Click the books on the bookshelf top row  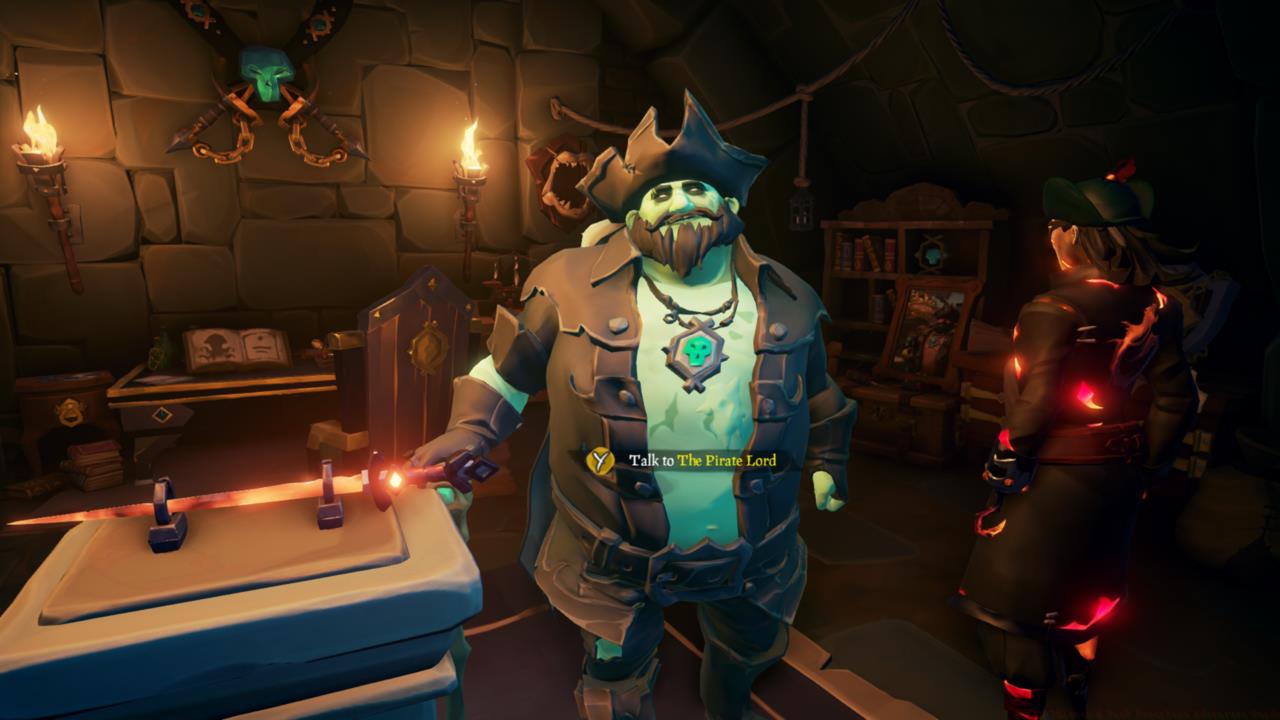click(865, 251)
